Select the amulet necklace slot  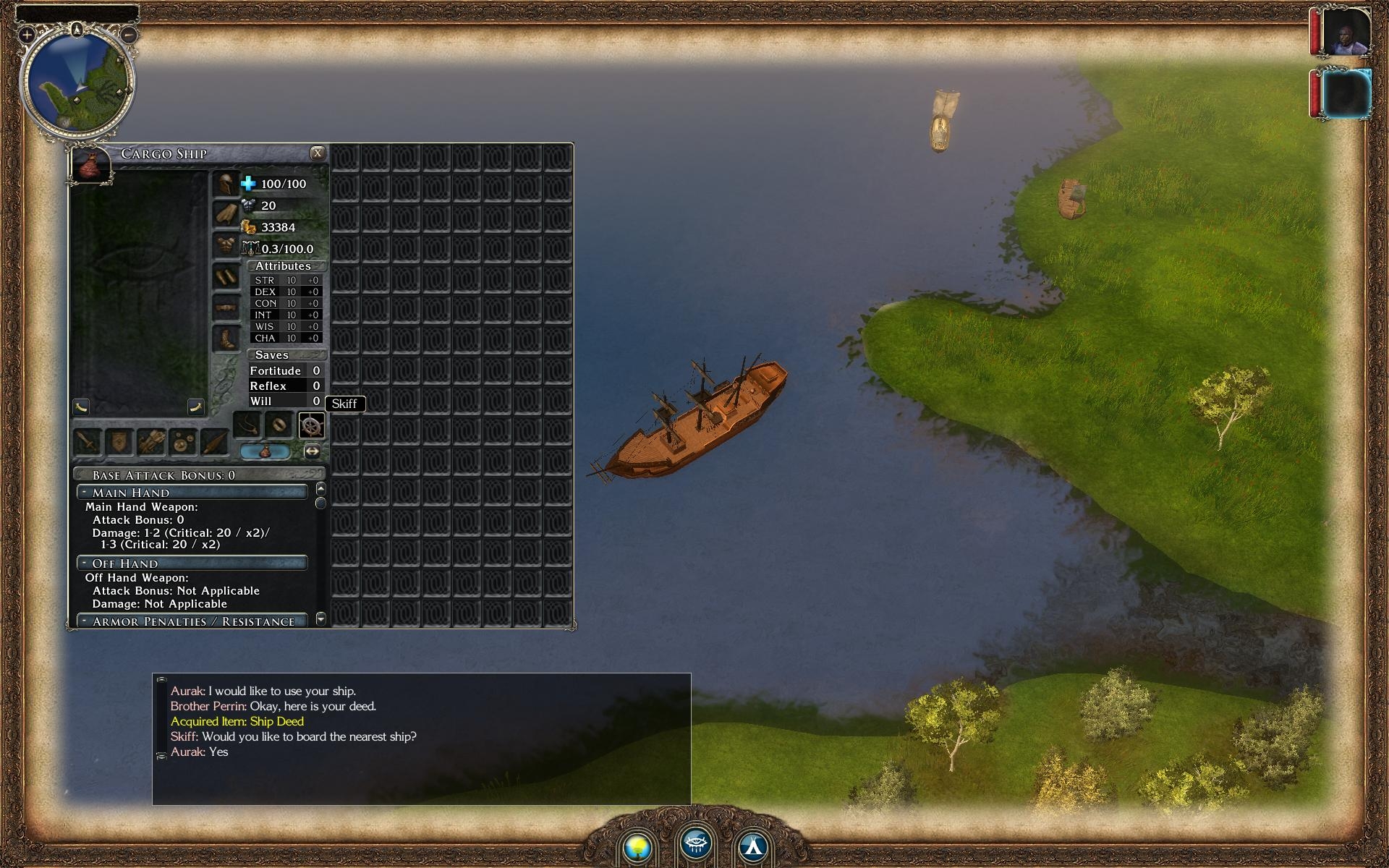tap(247, 426)
